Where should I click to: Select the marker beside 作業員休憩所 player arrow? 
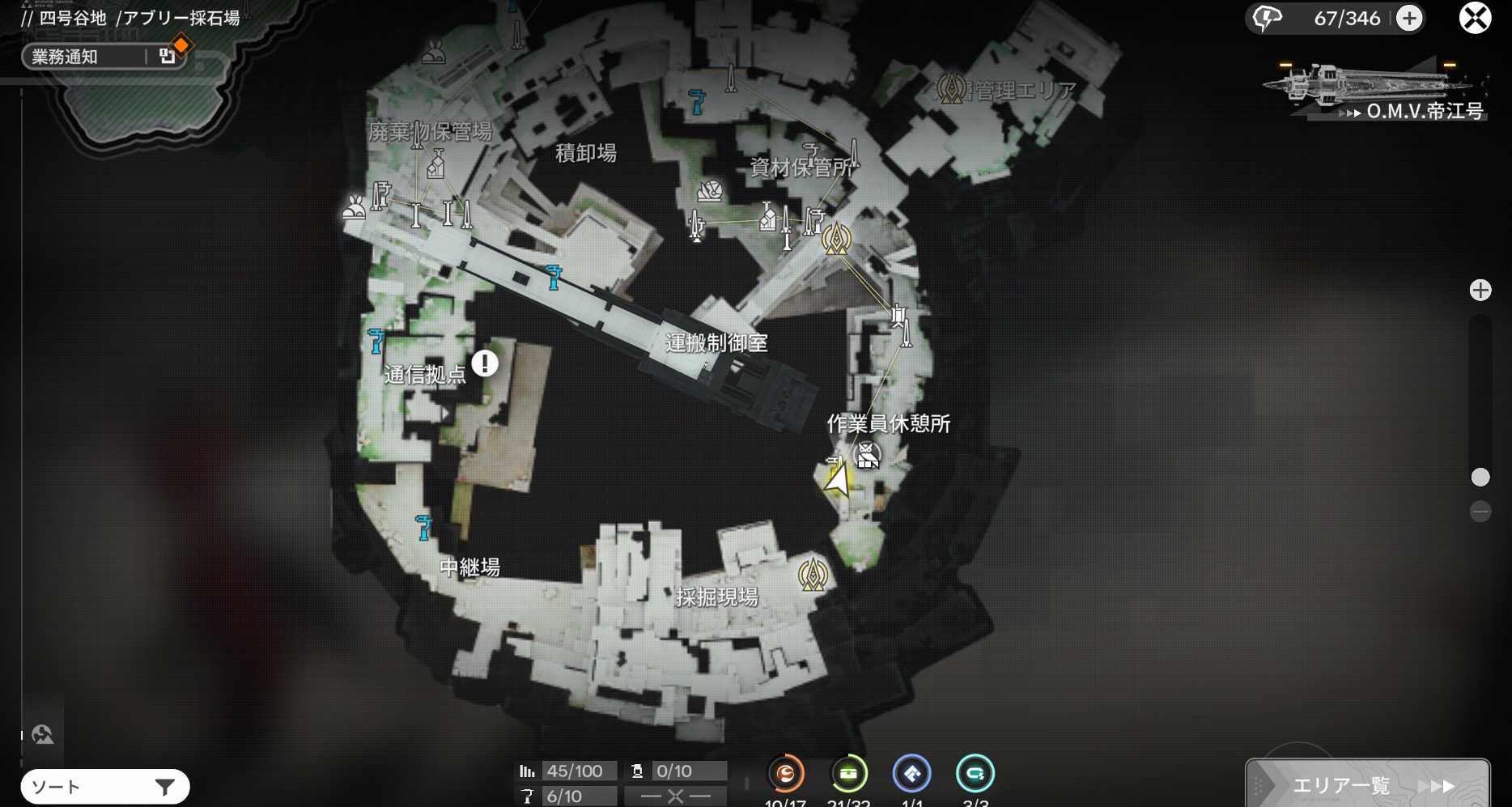868,456
